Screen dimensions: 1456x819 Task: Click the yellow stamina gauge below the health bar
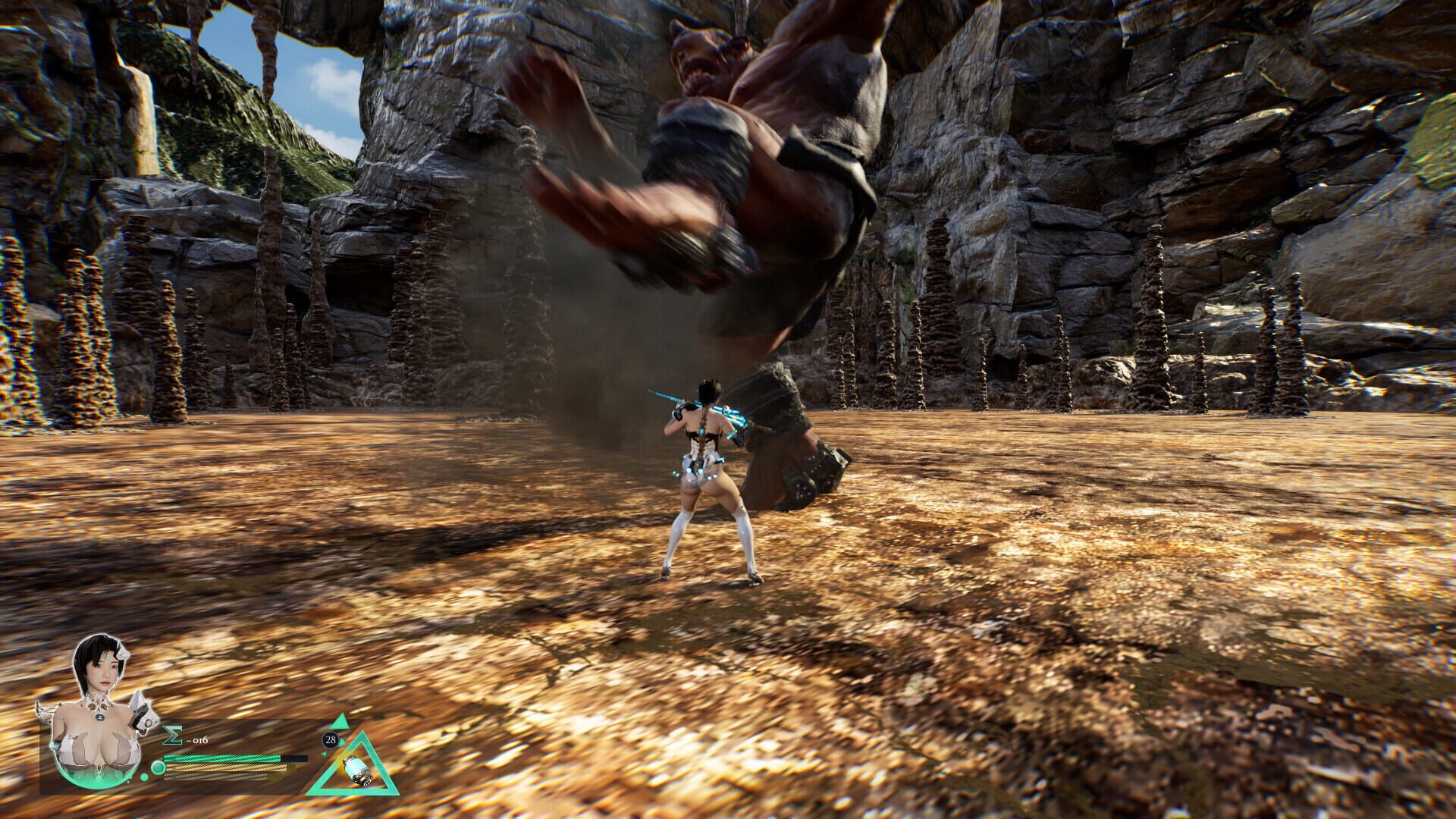223,769
